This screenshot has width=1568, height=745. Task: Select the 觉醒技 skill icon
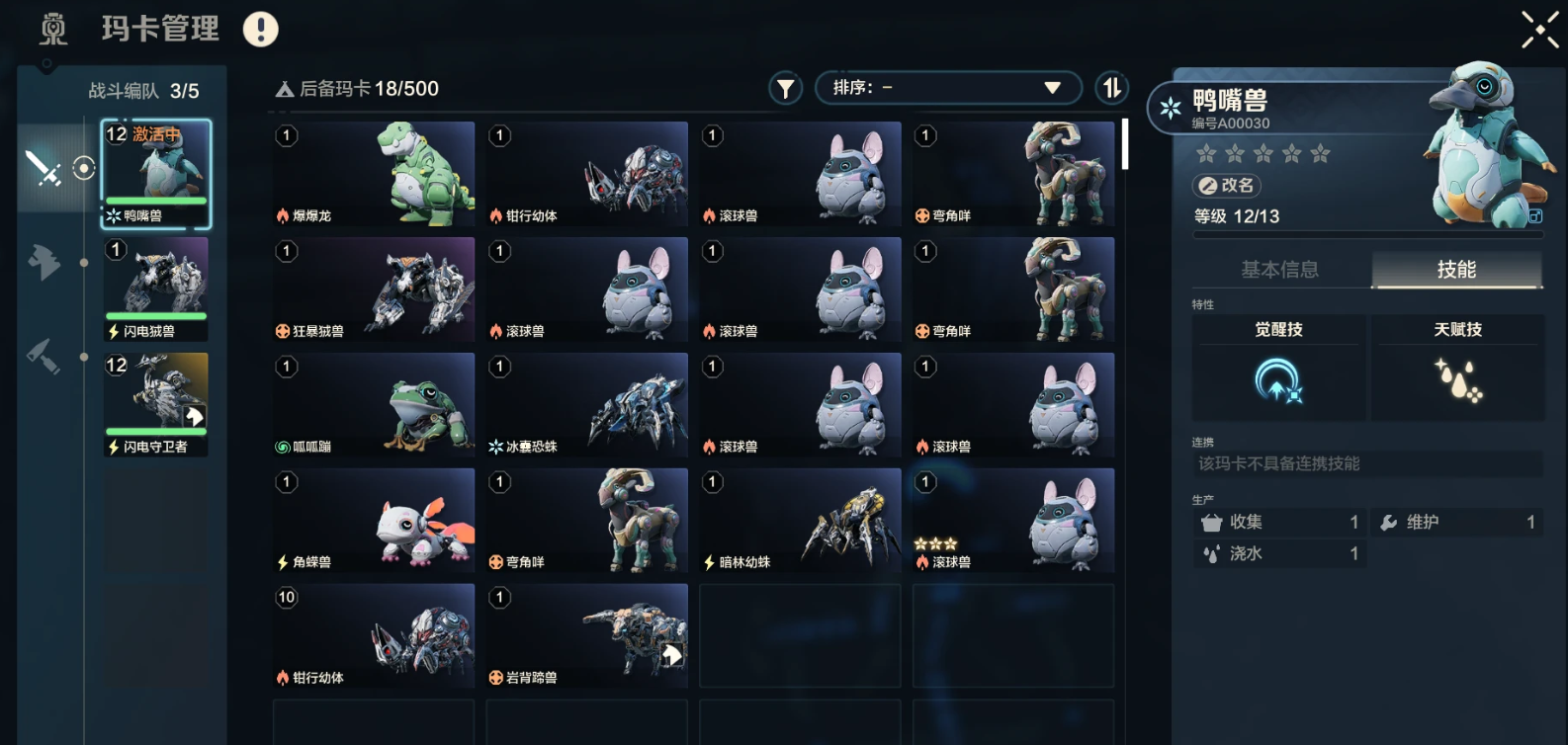click(1278, 381)
